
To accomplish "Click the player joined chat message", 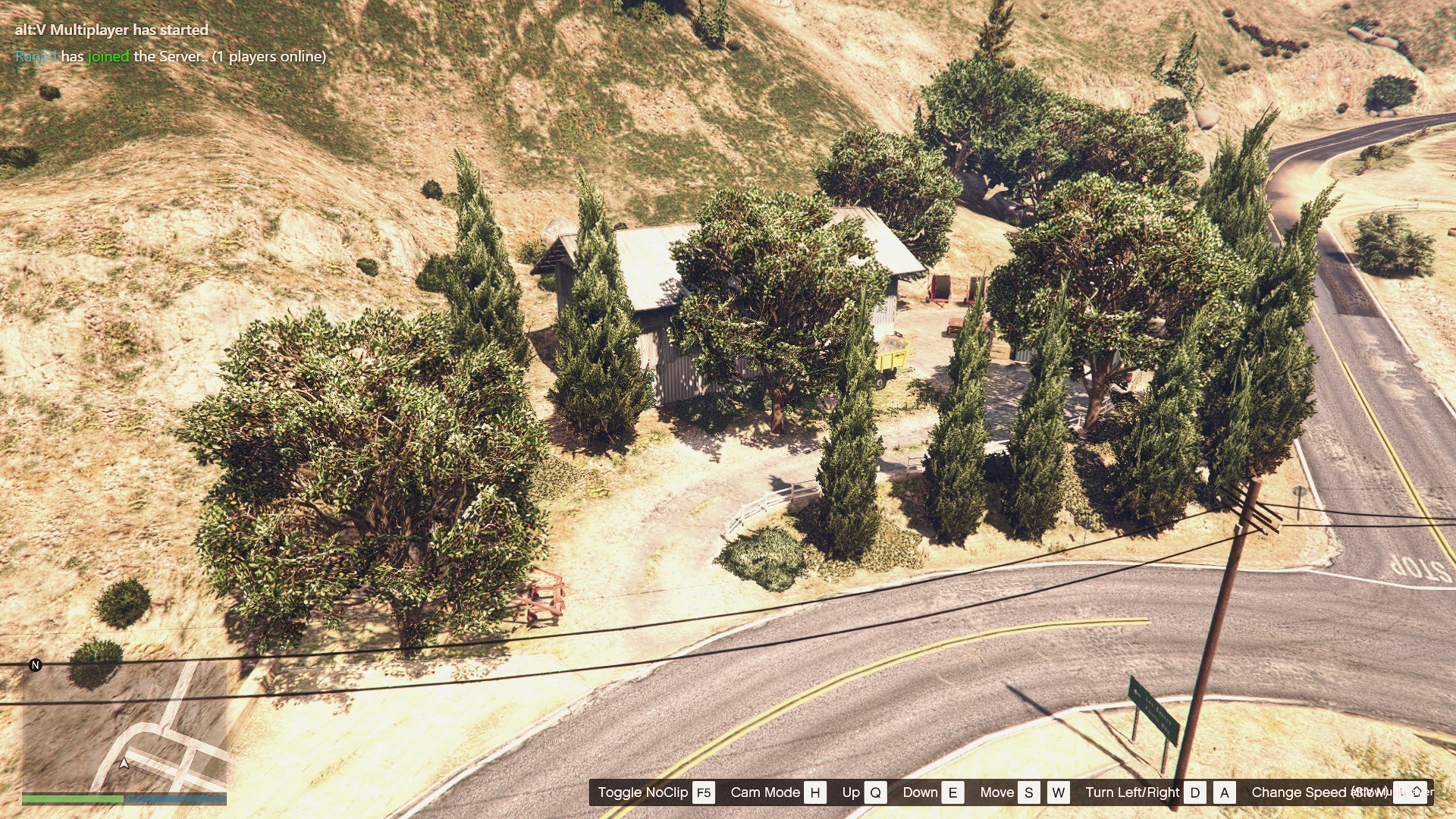I will (x=171, y=56).
